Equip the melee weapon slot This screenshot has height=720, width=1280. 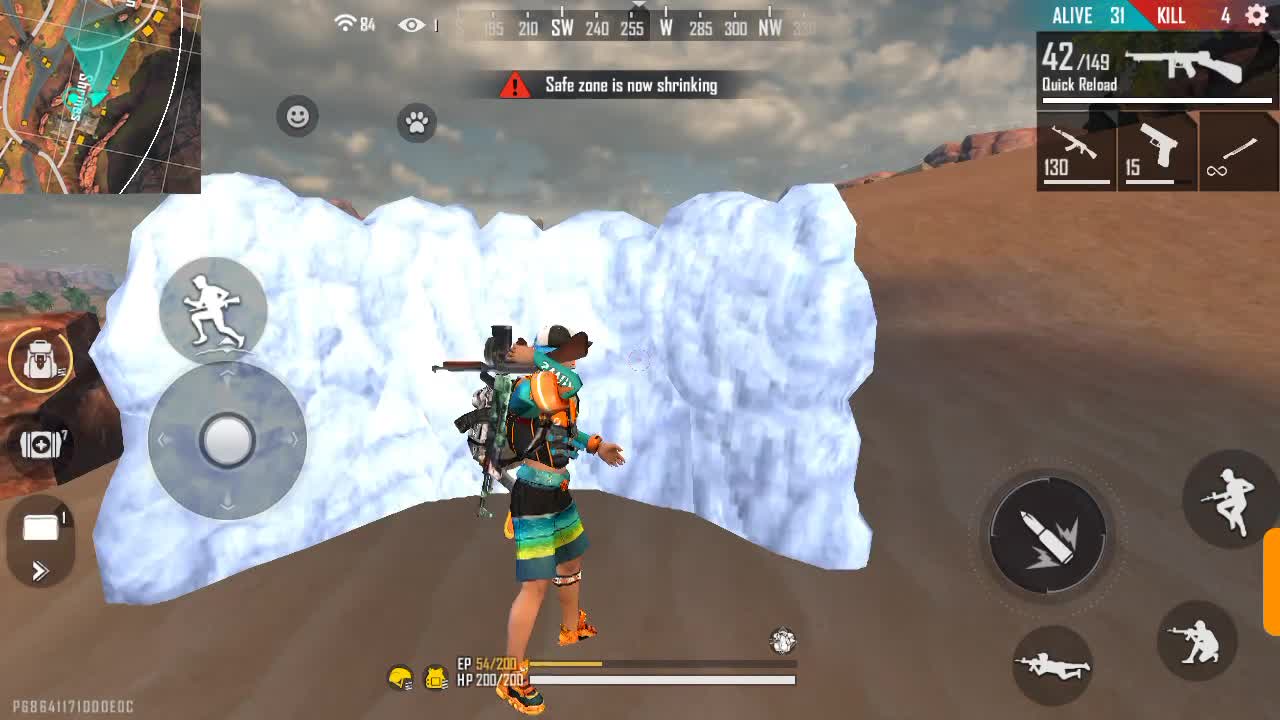coord(1238,151)
